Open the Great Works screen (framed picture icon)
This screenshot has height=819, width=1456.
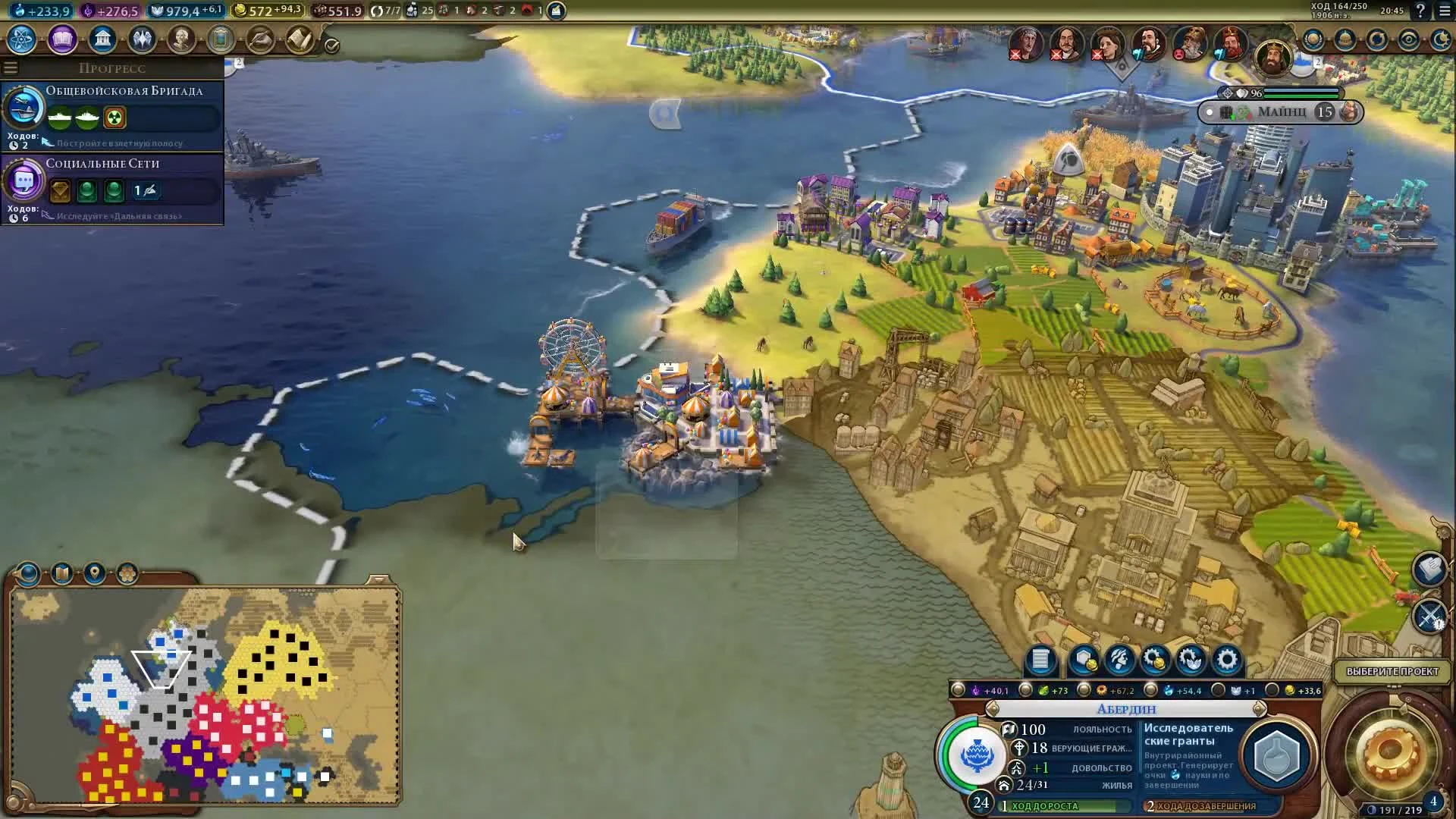click(x=219, y=39)
